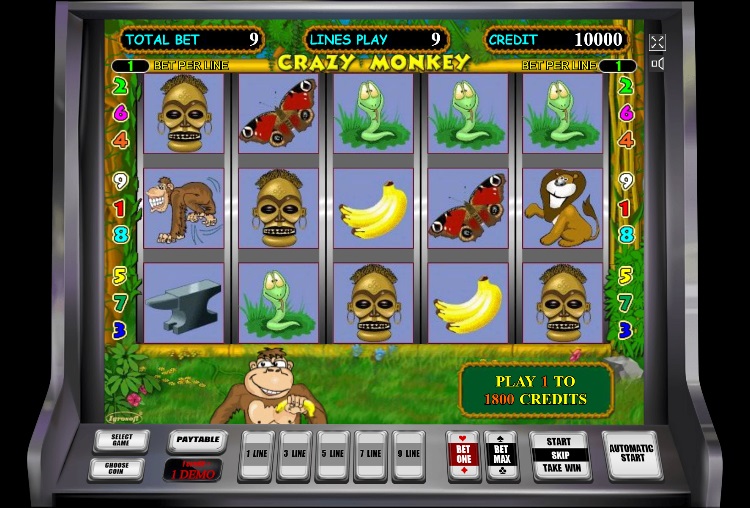Click the red Bet One button
Image resolution: width=750 pixels, height=508 pixels.
(x=463, y=455)
